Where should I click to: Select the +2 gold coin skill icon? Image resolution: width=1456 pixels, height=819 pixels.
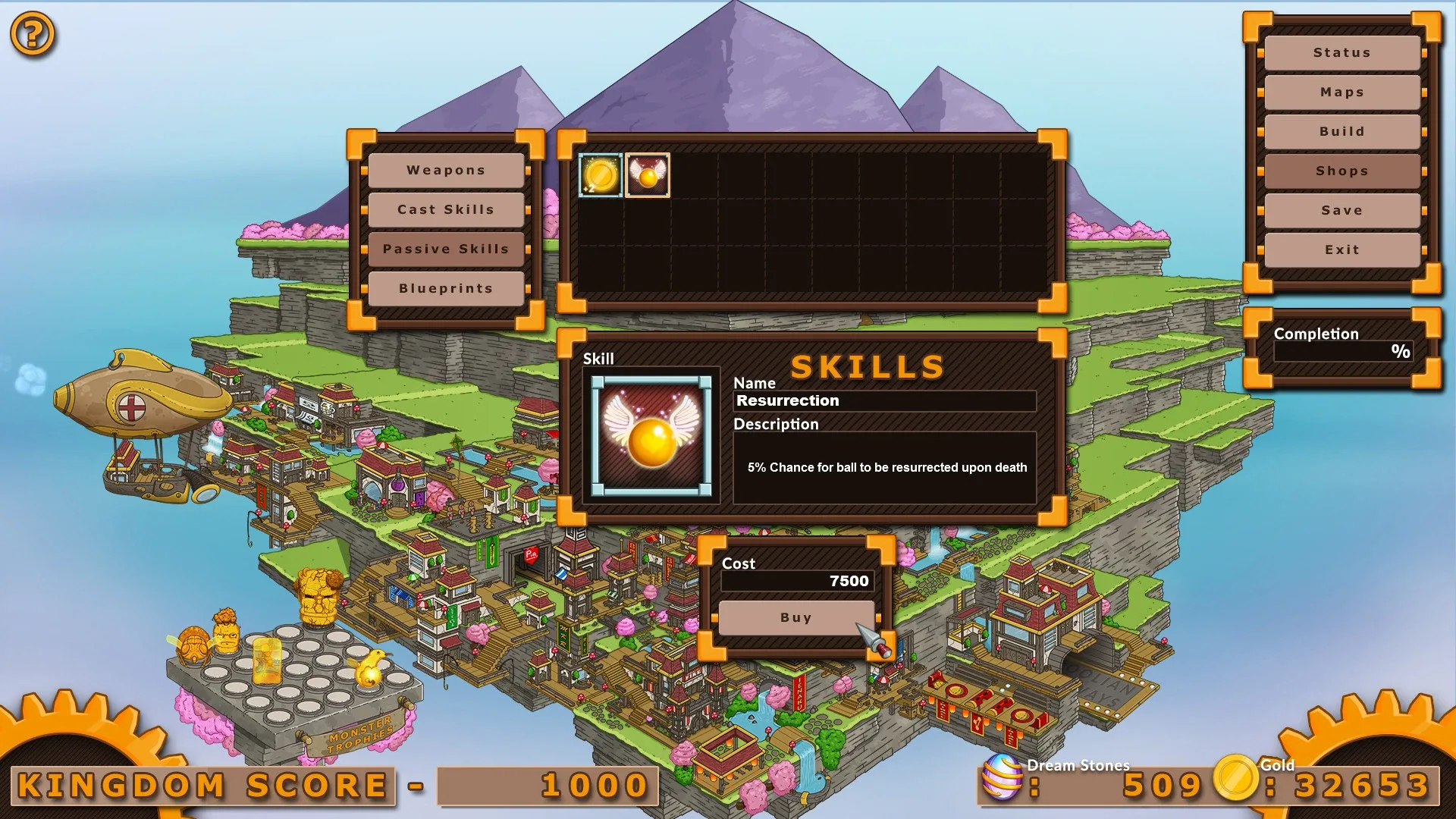[x=601, y=175]
